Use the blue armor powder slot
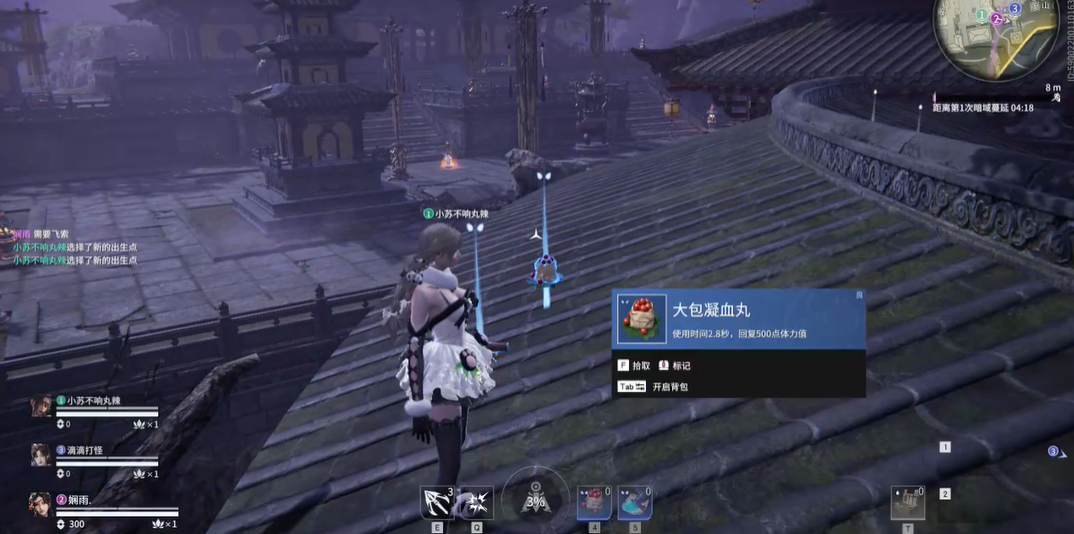This screenshot has height=534, width=1074. (x=634, y=502)
